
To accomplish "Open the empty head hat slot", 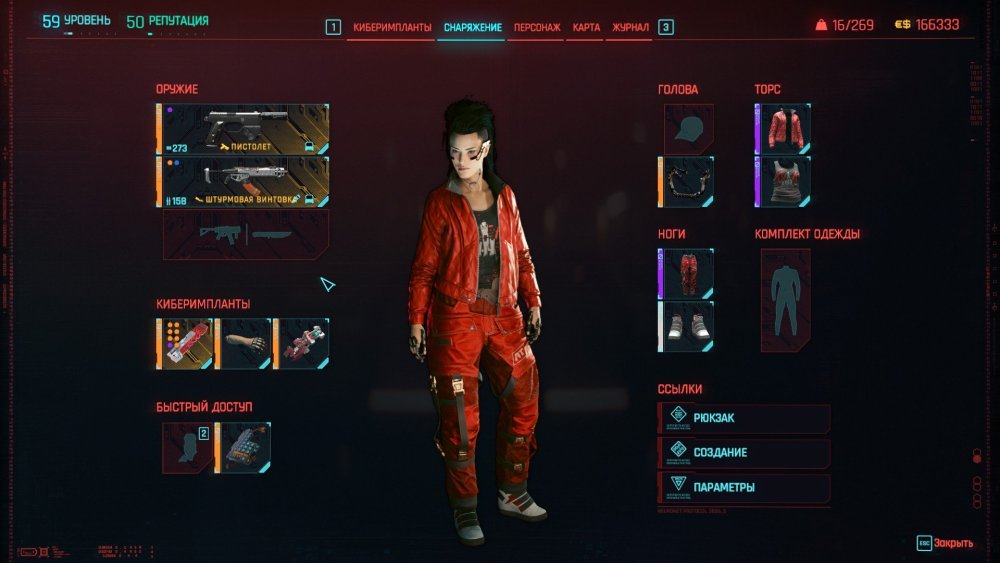I will (x=688, y=129).
